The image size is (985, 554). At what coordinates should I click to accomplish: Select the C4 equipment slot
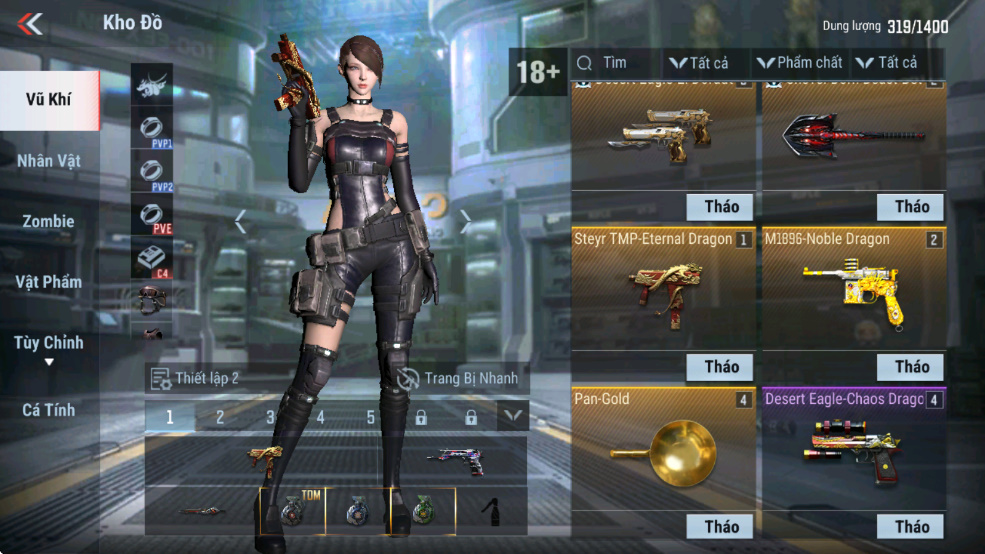[x=152, y=259]
